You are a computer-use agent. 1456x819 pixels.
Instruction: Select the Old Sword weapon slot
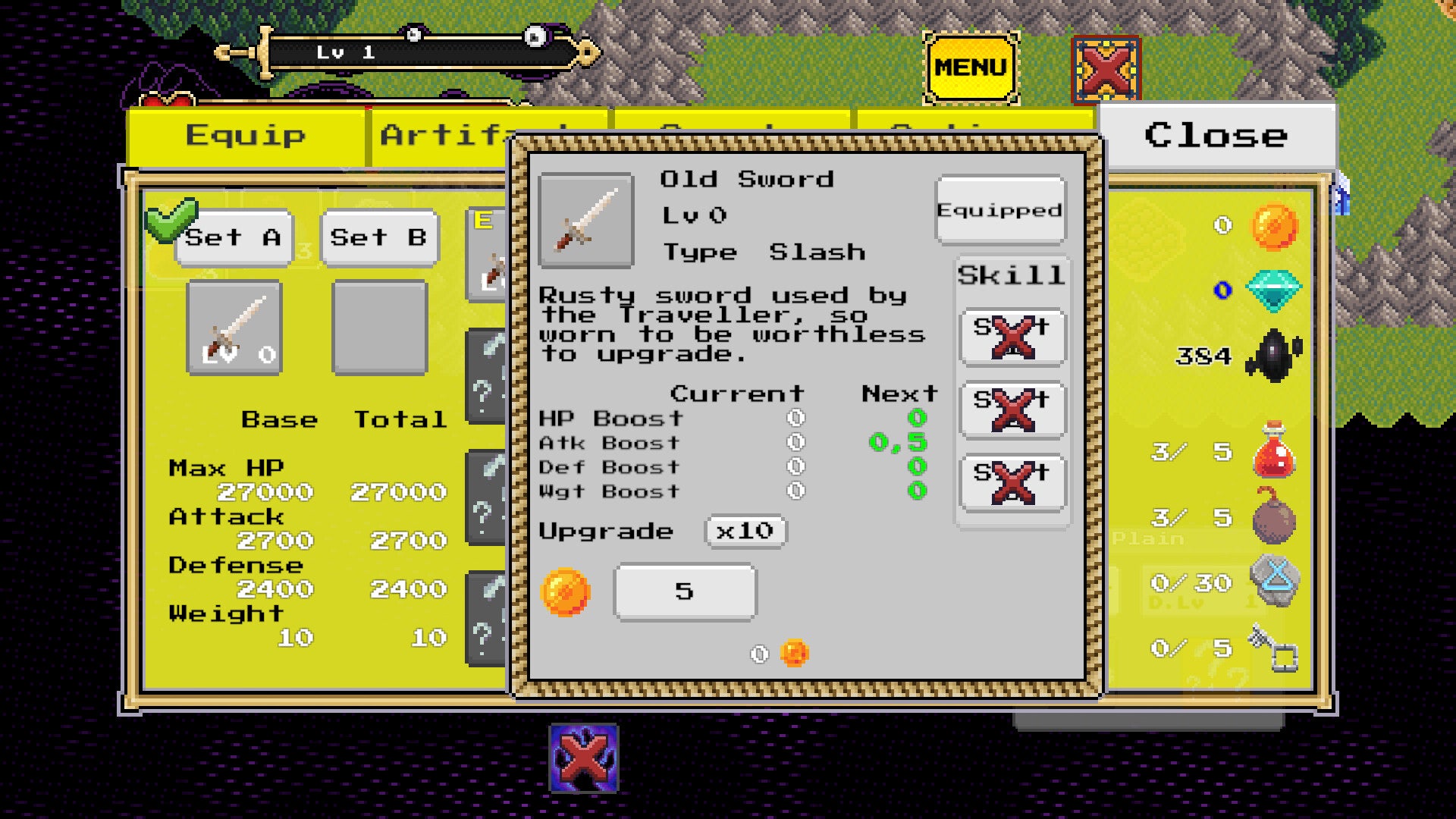[x=234, y=328]
